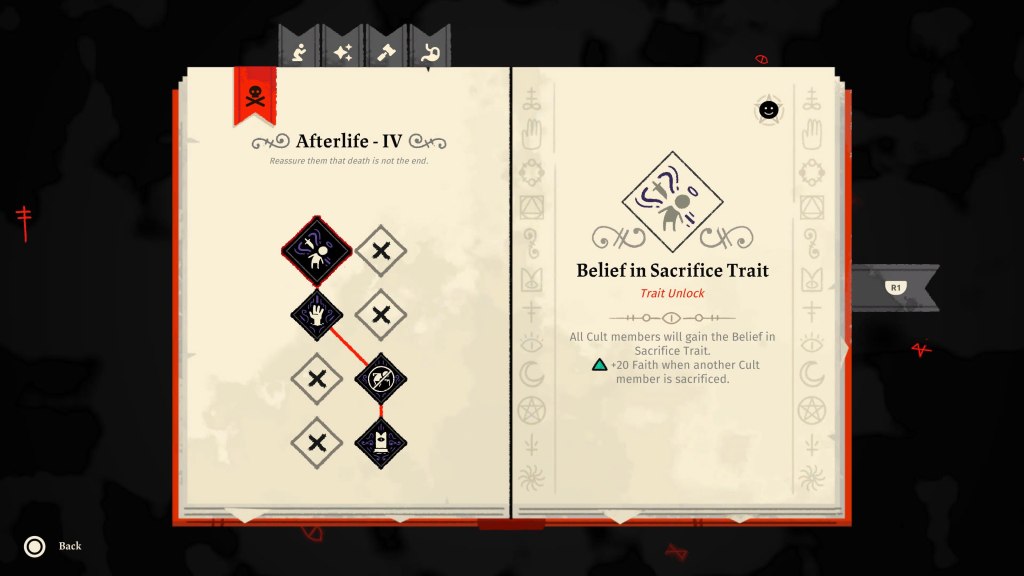Viewport: 1024px width, 576px height.
Task: Select the gravestone doctrine node
Action: 381,442
